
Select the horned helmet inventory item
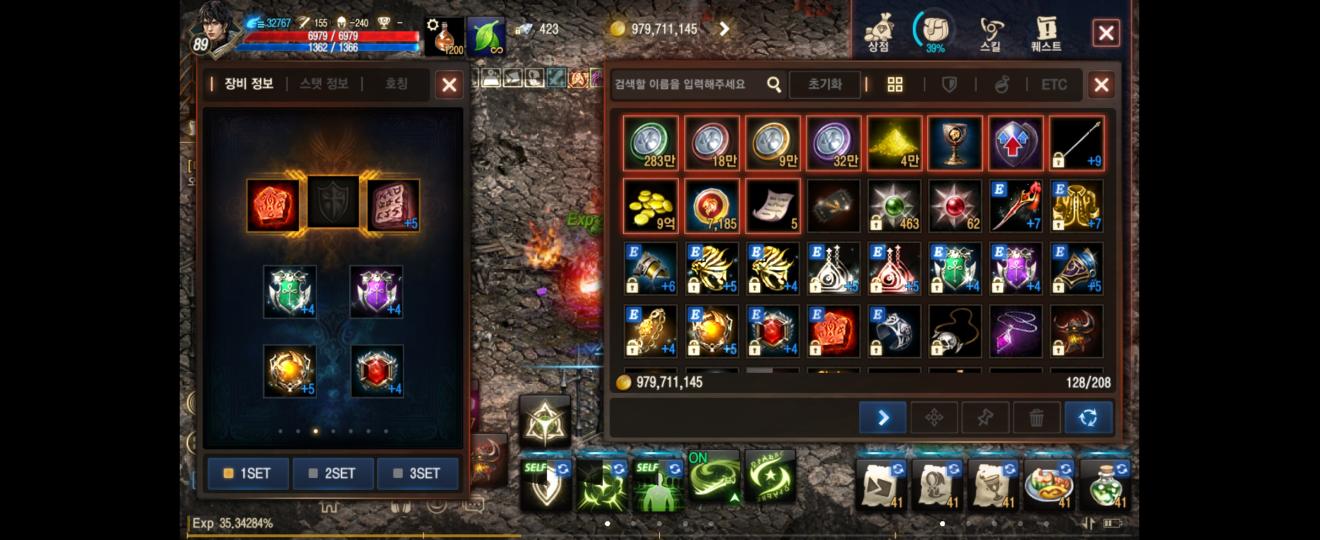(x=1076, y=331)
